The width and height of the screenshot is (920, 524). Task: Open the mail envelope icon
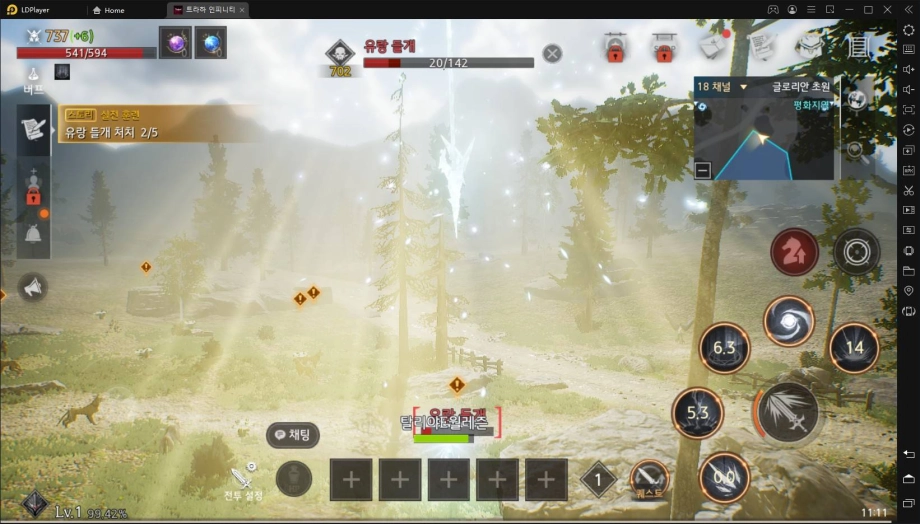(713, 45)
